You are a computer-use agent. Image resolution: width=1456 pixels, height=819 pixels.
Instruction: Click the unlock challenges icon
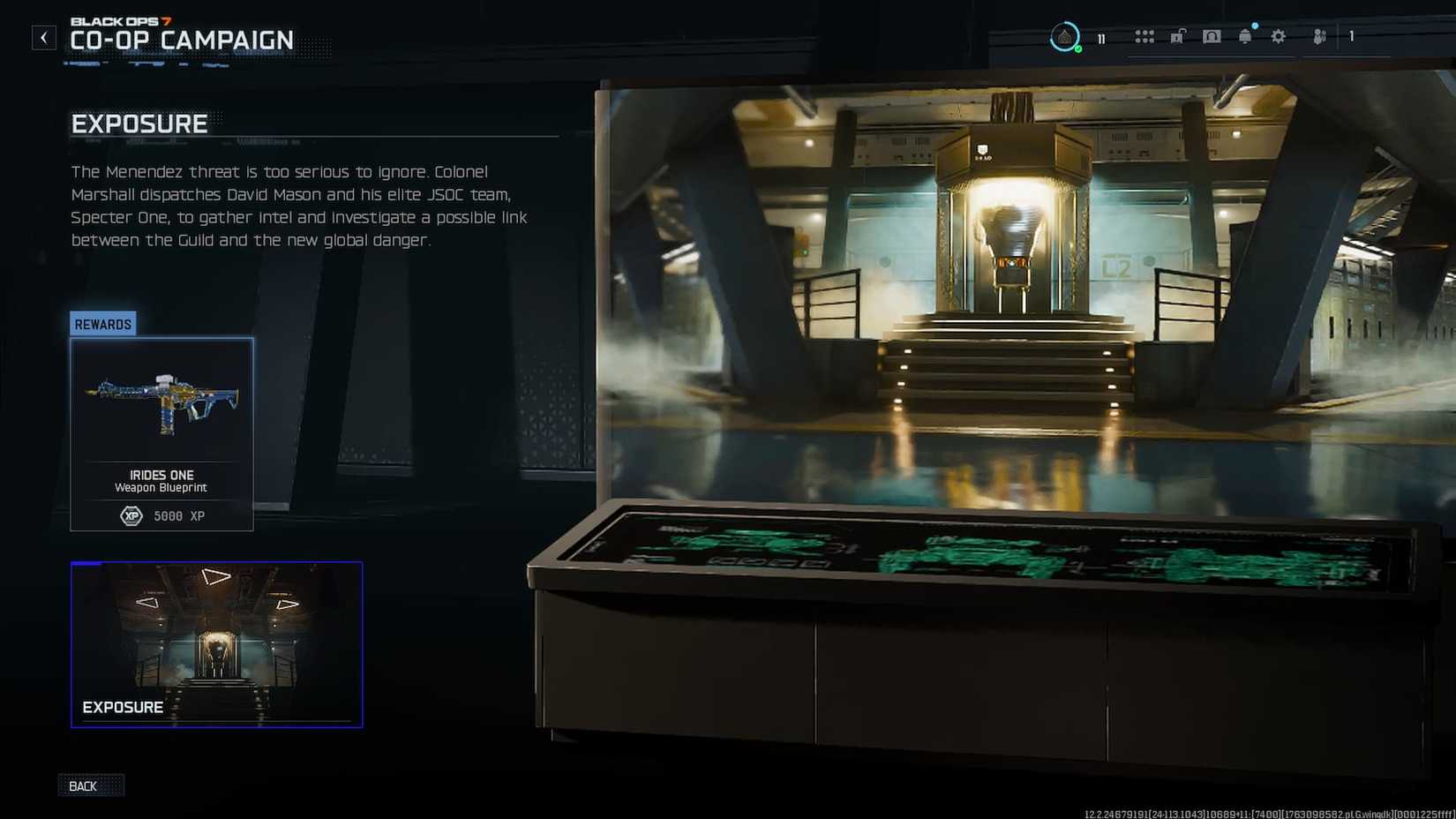(1178, 36)
